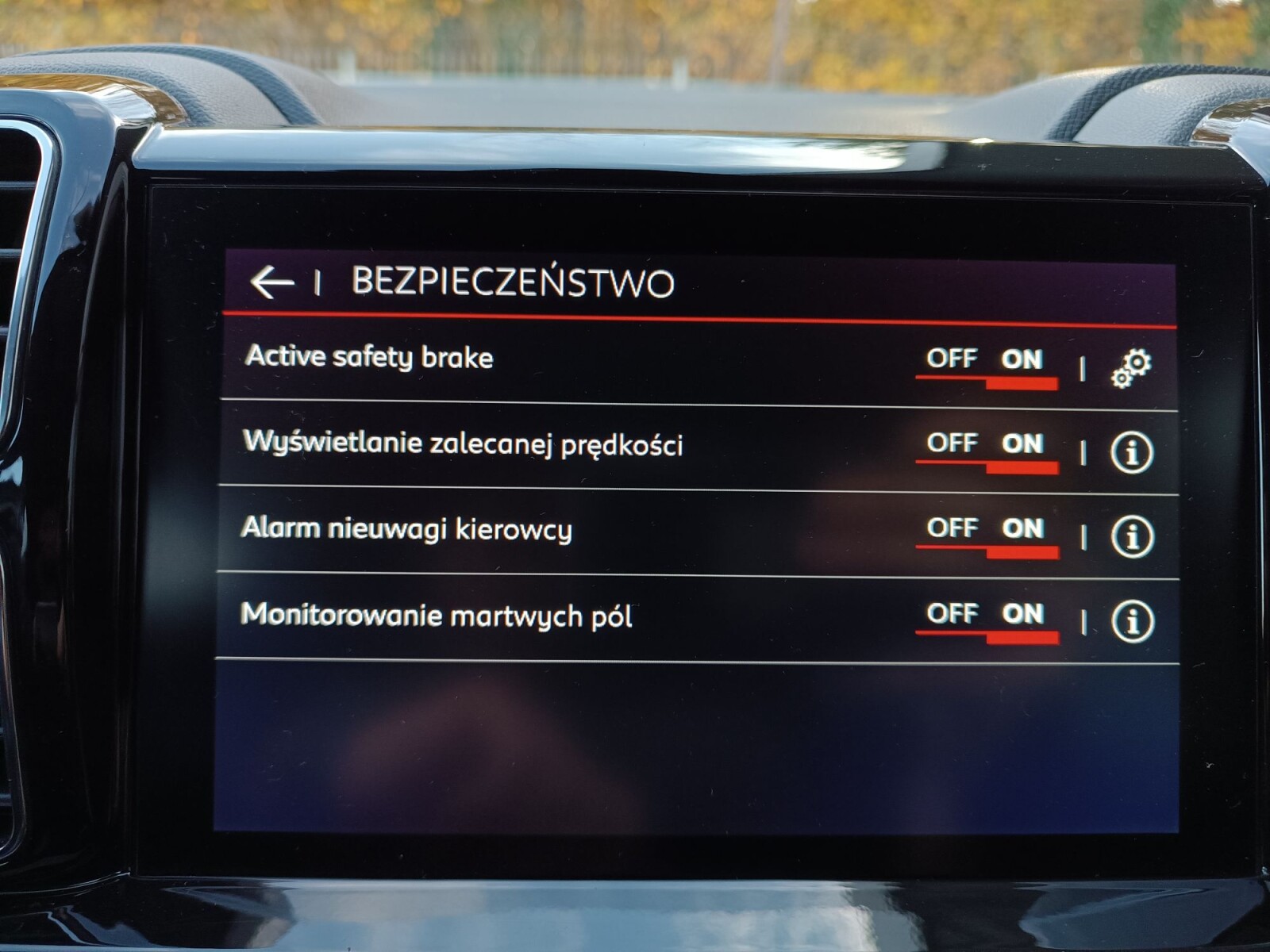Show info for Monitorowanie martwych pól
The height and width of the screenshot is (952, 1270).
[x=1131, y=621]
